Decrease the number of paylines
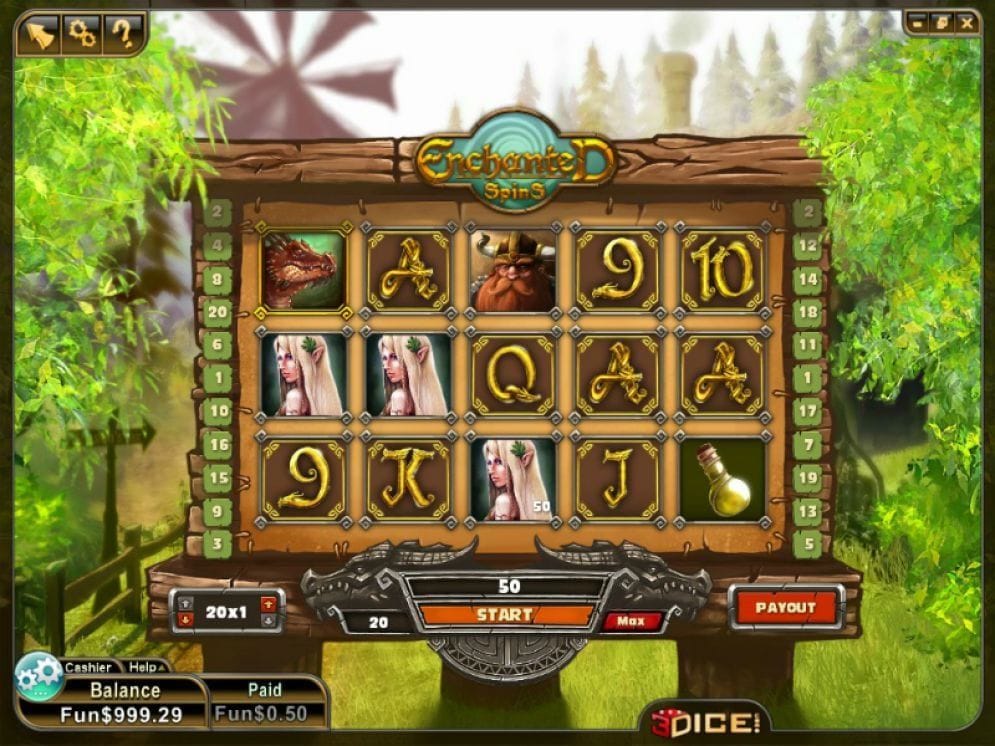The height and width of the screenshot is (746, 995). pos(186,619)
